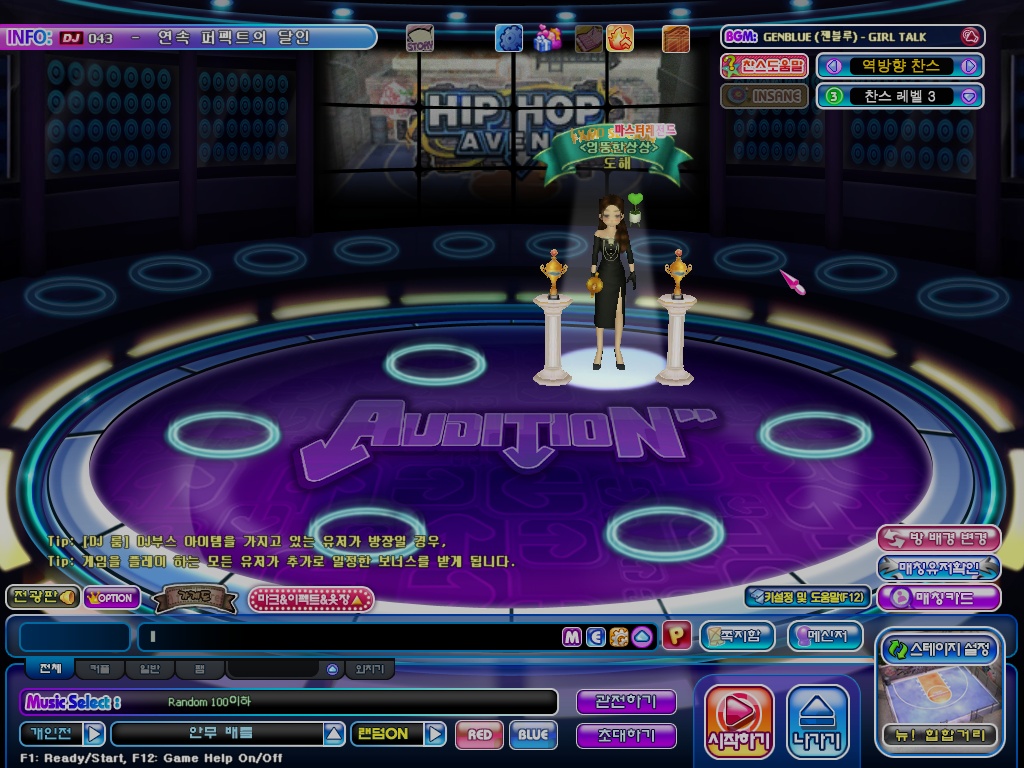The width and height of the screenshot is (1024, 768).
Task: Start the game with the 시작하기 button
Action: 739,720
